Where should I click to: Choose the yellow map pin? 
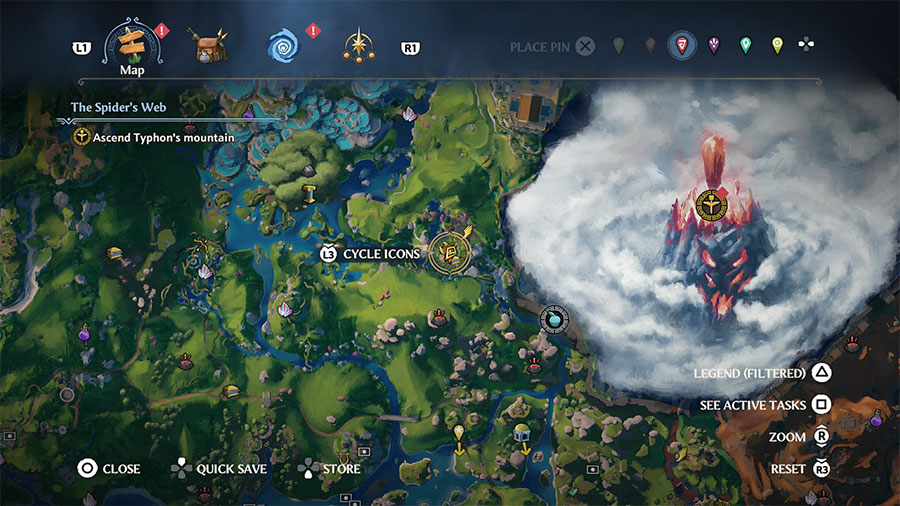(x=777, y=45)
